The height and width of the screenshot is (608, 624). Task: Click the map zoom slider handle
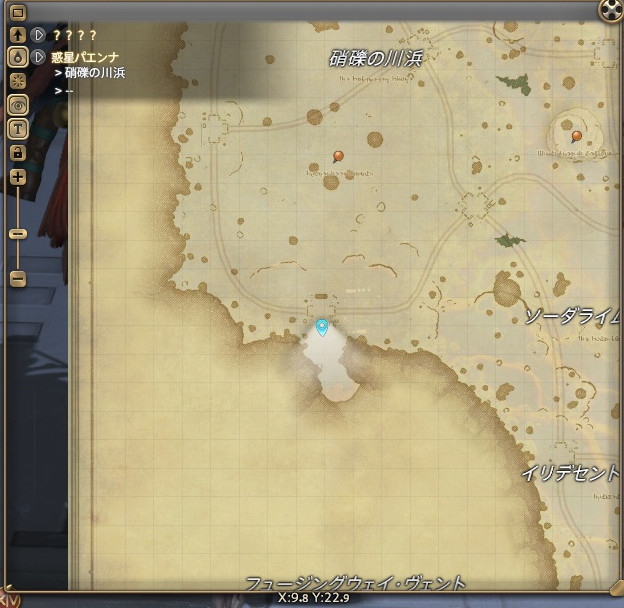pyautogui.click(x=17, y=233)
